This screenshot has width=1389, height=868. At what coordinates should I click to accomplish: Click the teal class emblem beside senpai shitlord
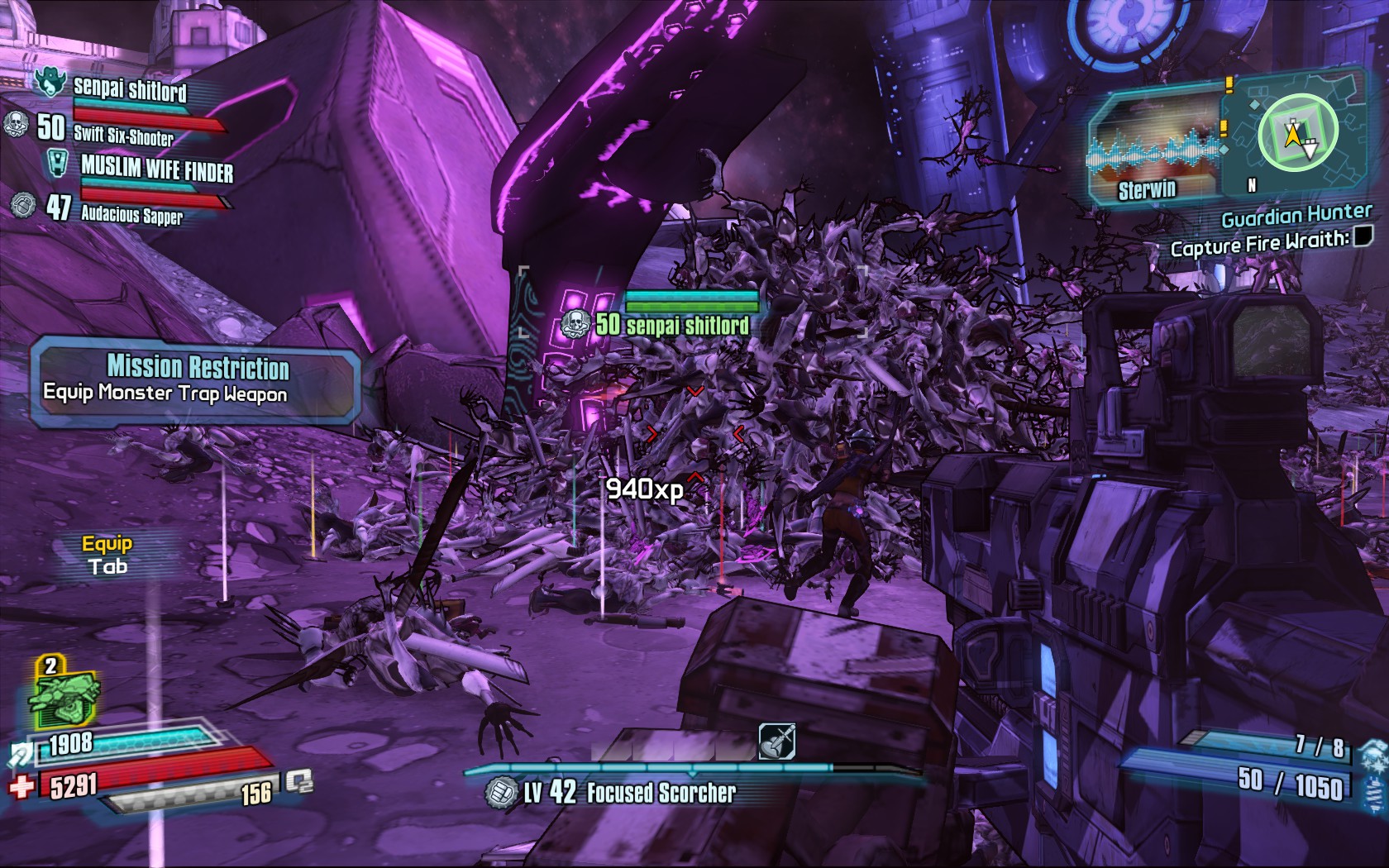tap(50, 83)
